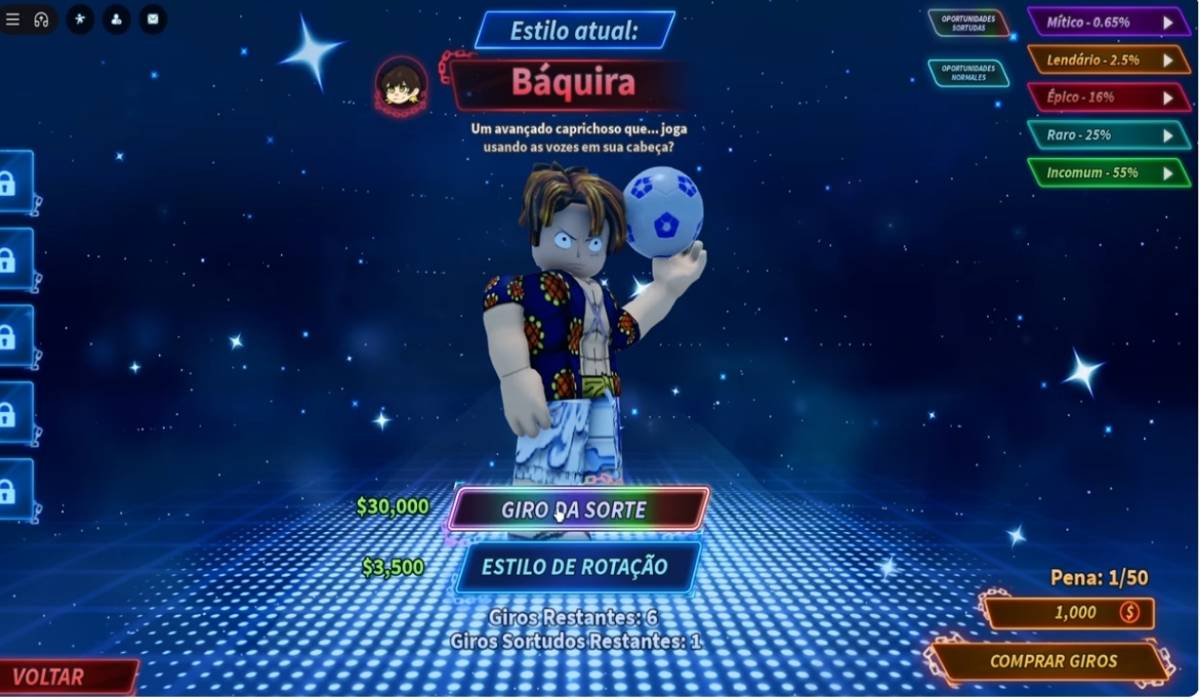Open the hamburger menu
Screen dimensions: 1200x700
[x=13, y=19]
